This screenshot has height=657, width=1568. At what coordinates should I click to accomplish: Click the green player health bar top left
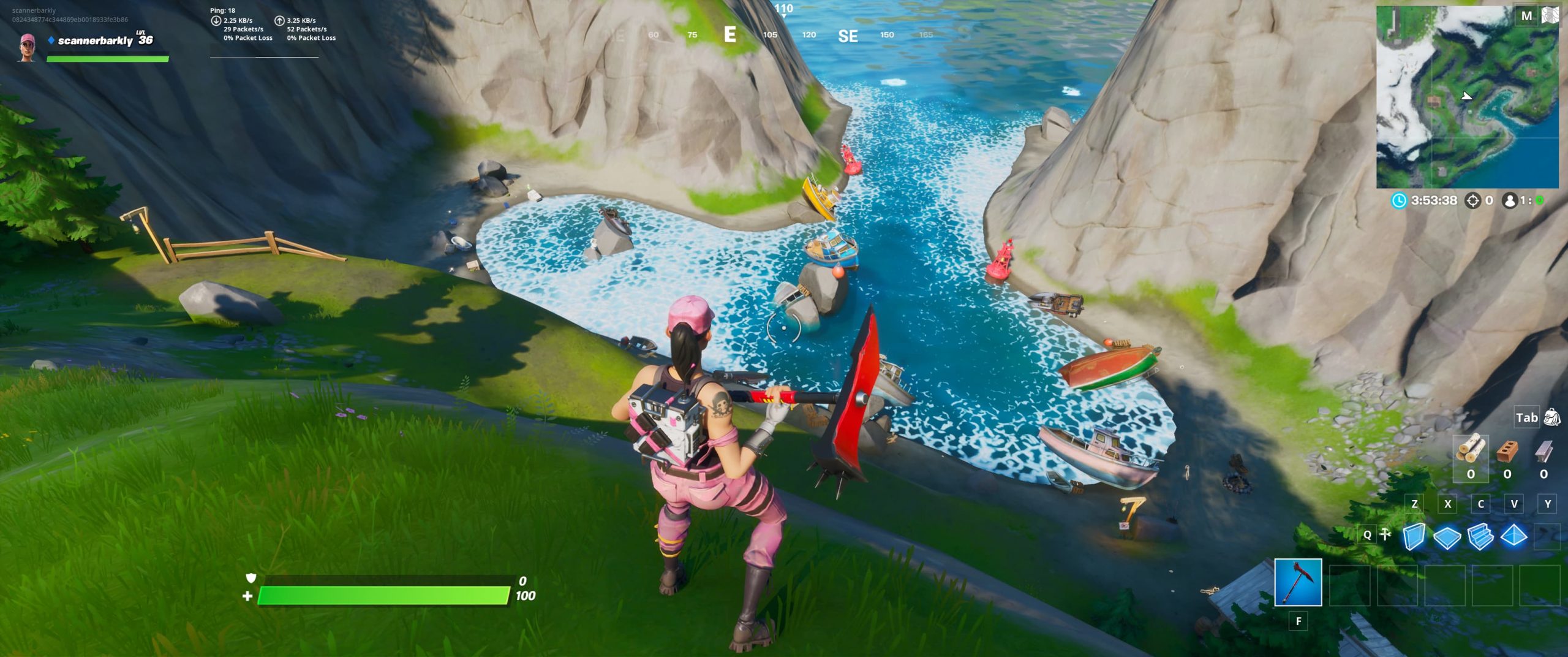coord(107,59)
